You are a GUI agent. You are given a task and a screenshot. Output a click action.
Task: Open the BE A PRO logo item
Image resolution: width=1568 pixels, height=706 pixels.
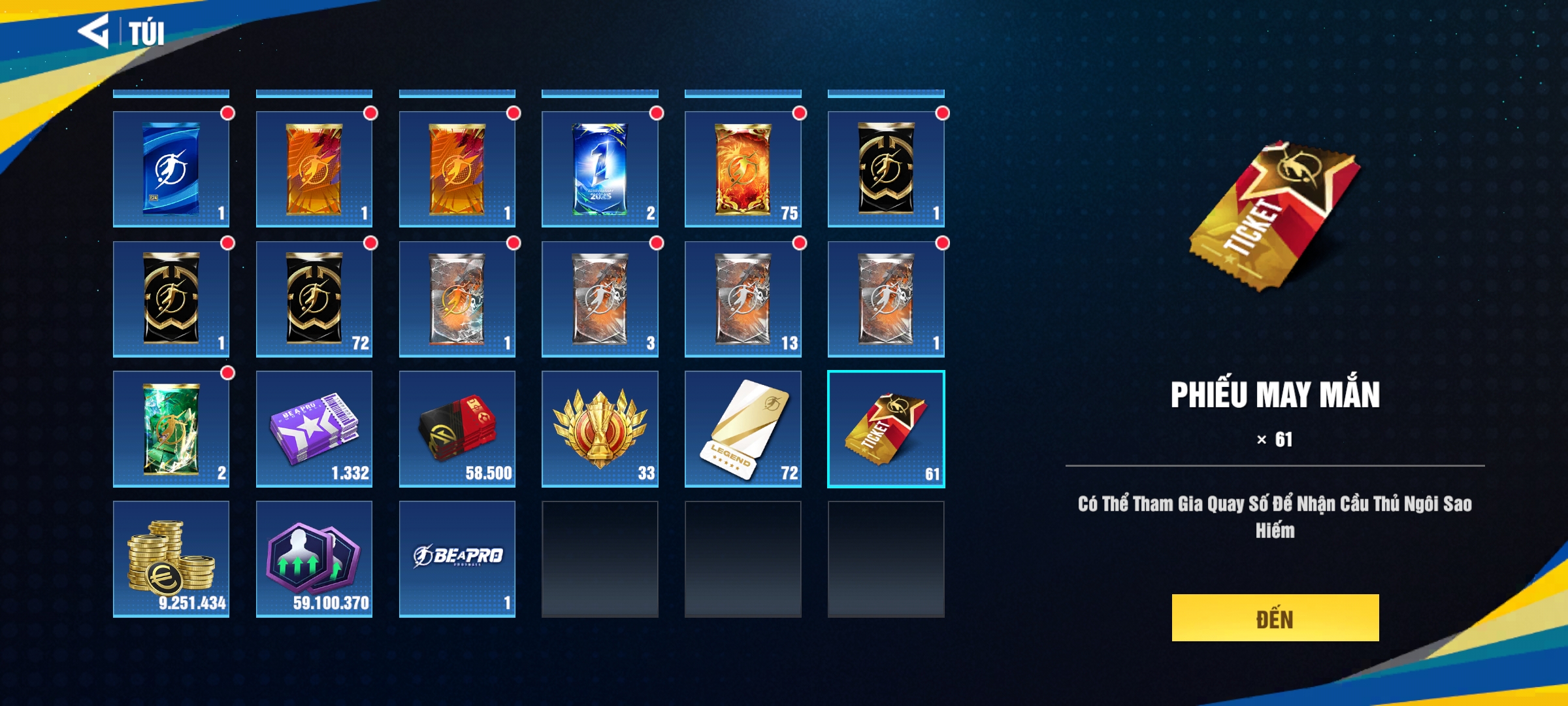(457, 559)
